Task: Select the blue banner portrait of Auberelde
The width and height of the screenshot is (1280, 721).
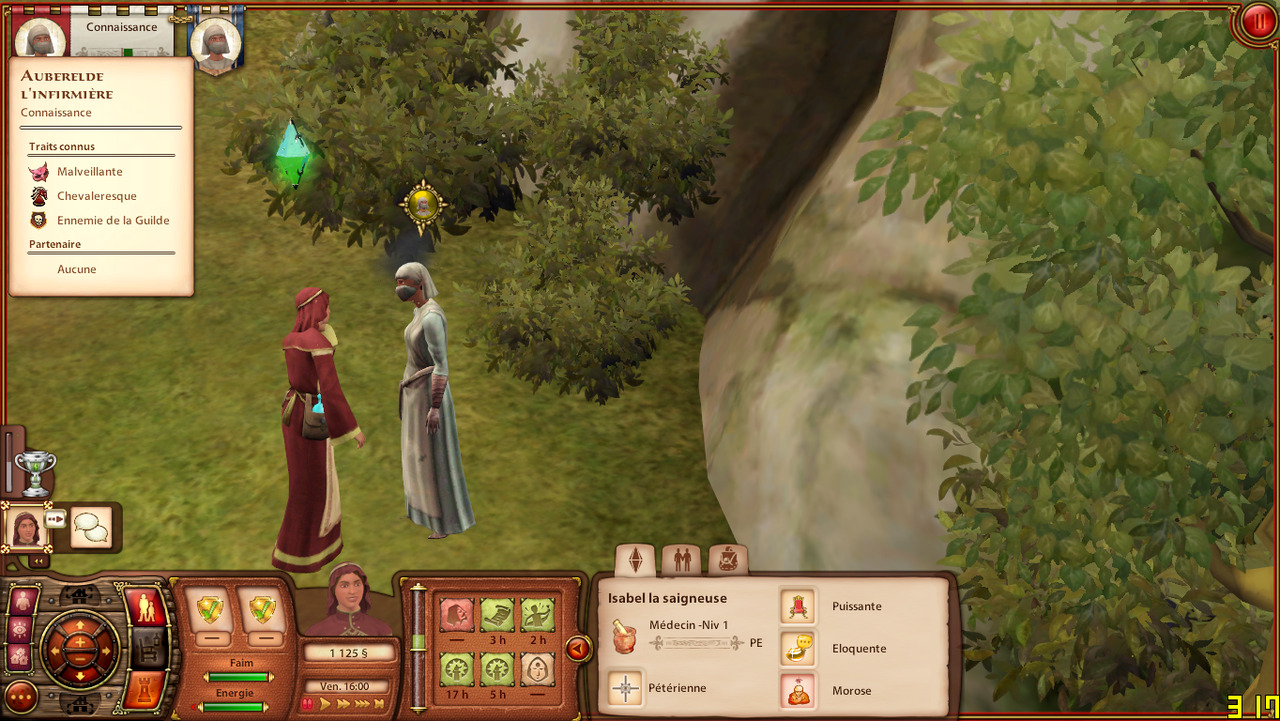Action: (x=215, y=40)
